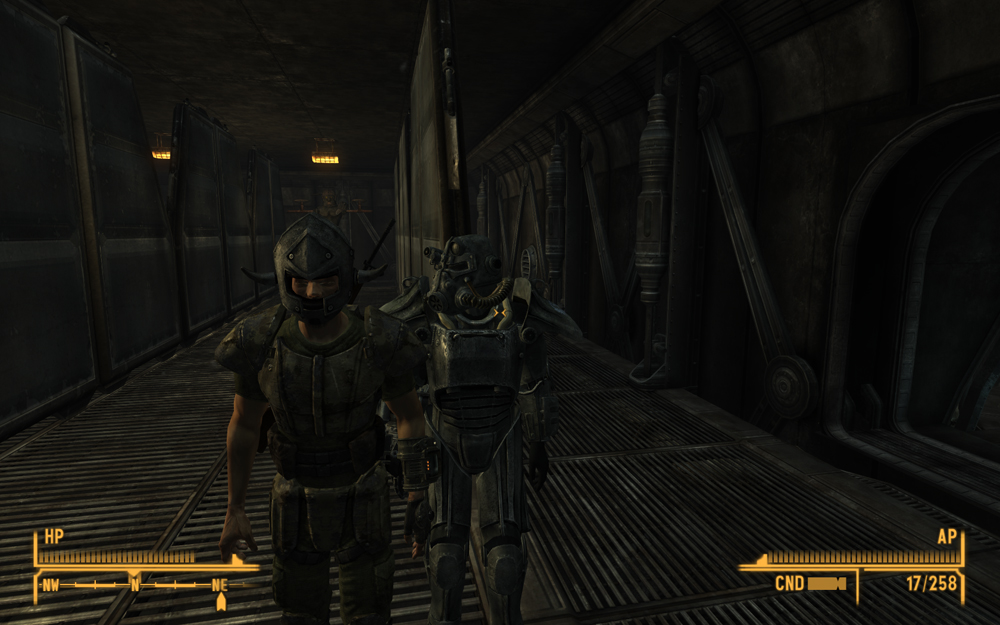The image size is (1000, 625).
Task: Click the compass bar showing NW, N, NE
Action: pos(135,583)
